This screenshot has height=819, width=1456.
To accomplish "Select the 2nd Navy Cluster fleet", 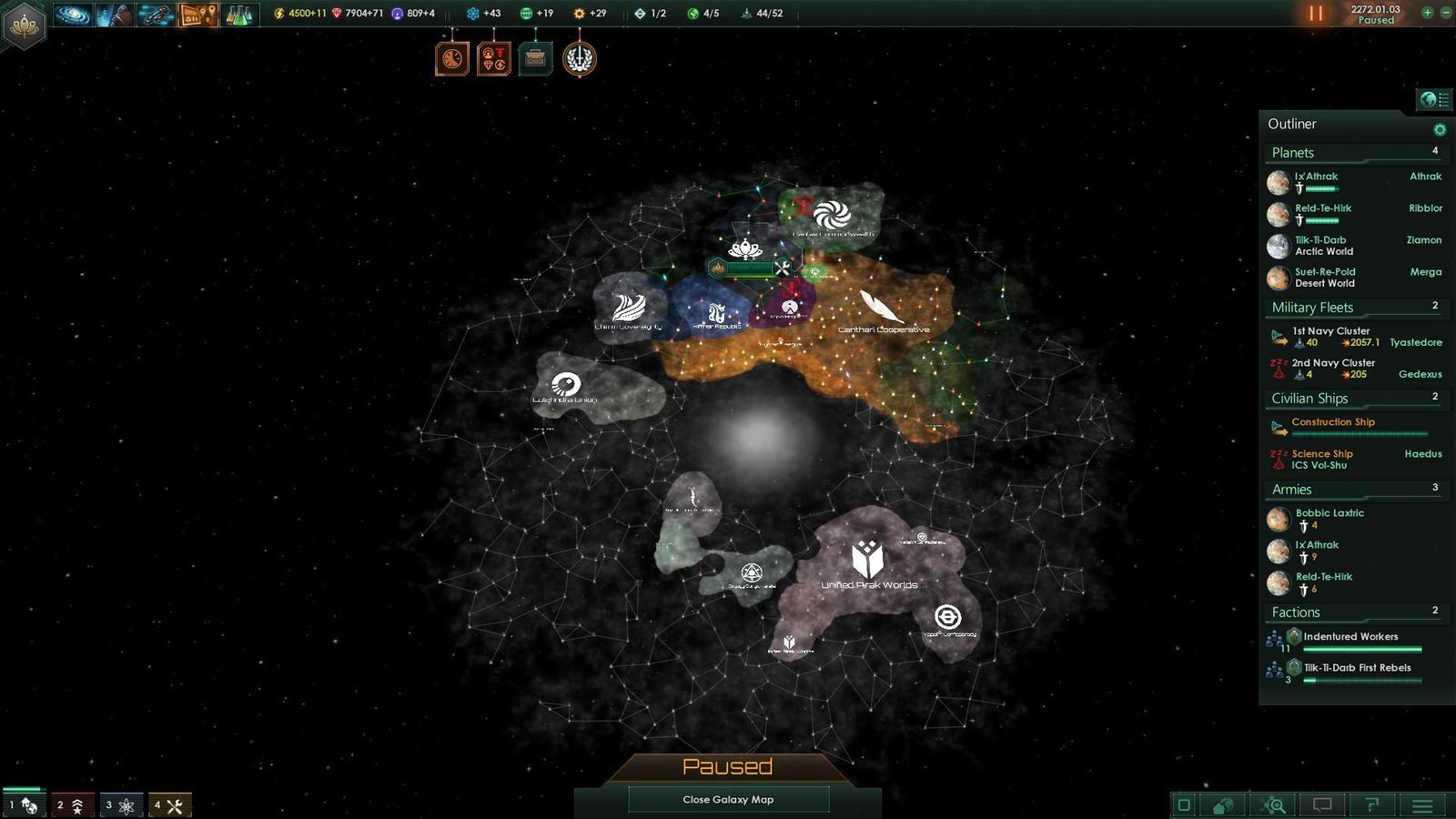I will (1333, 363).
